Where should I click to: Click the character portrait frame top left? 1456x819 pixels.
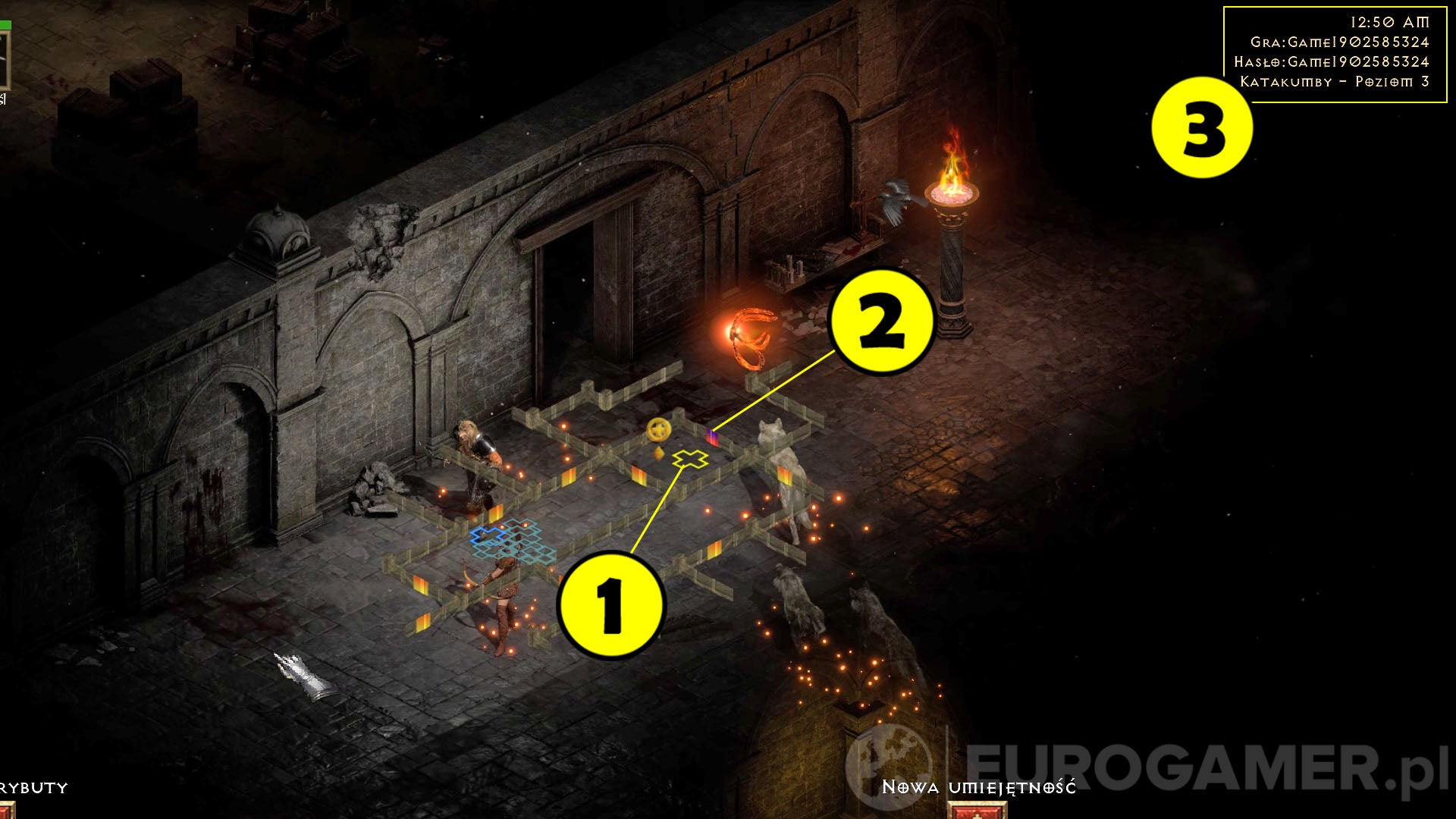pos(5,59)
